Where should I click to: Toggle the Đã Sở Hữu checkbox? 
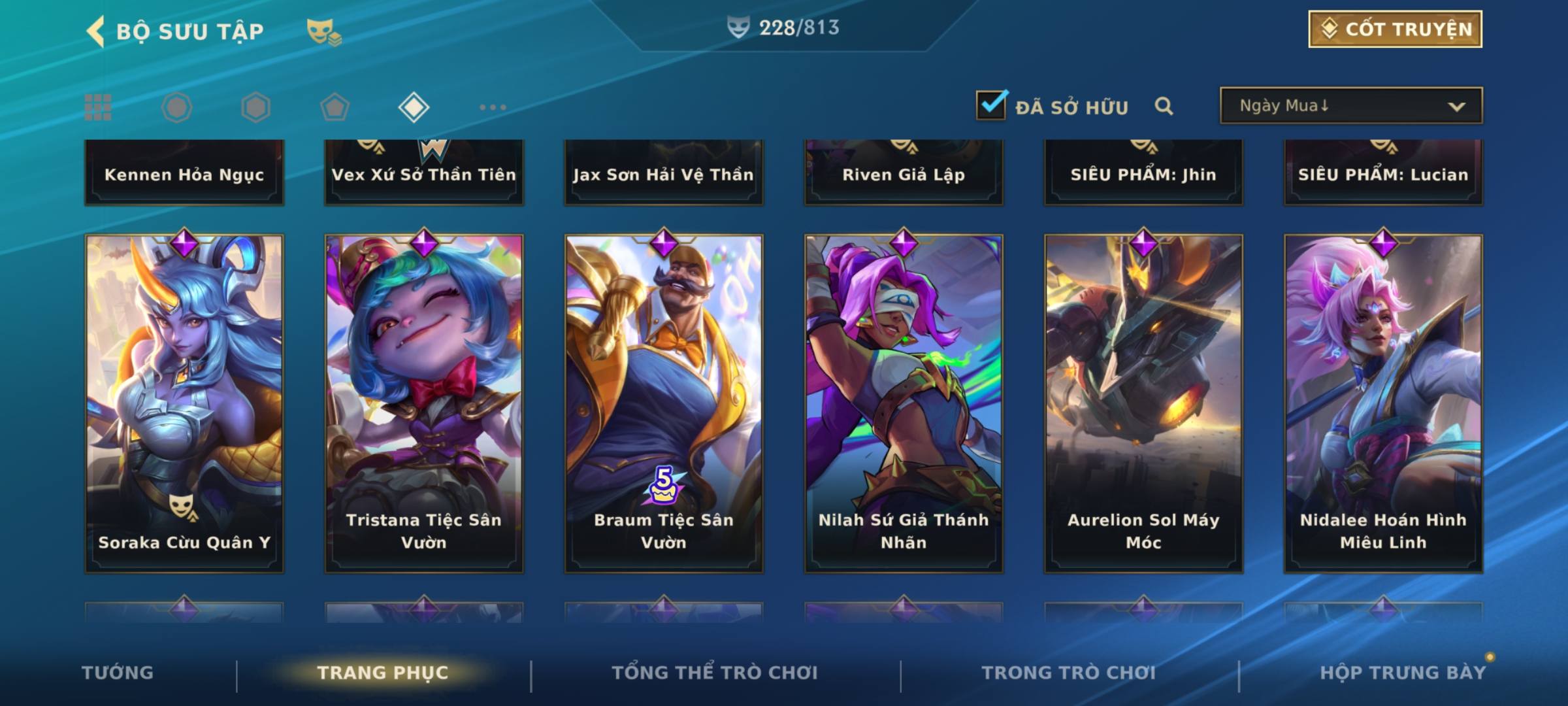(991, 105)
